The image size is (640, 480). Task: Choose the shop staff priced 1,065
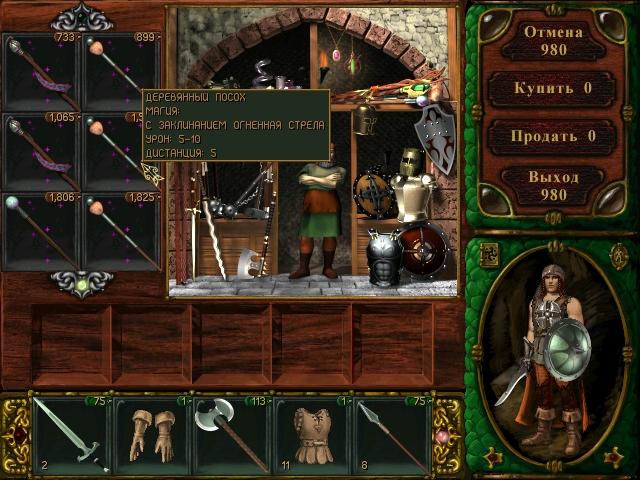(42, 152)
